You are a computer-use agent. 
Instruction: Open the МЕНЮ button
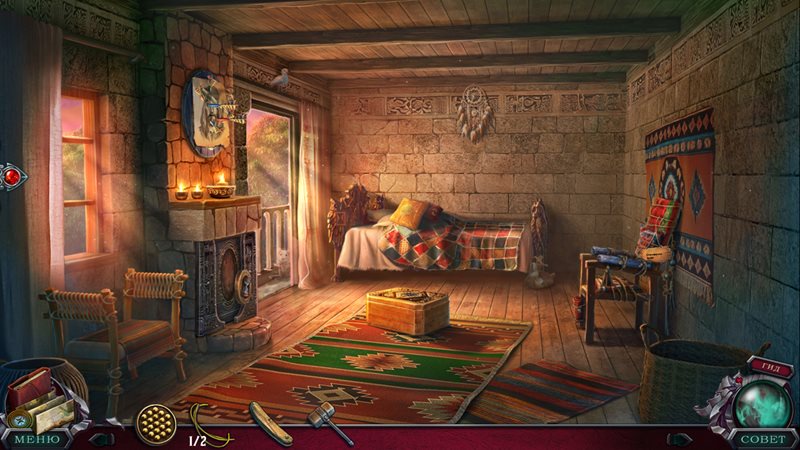coord(35,439)
